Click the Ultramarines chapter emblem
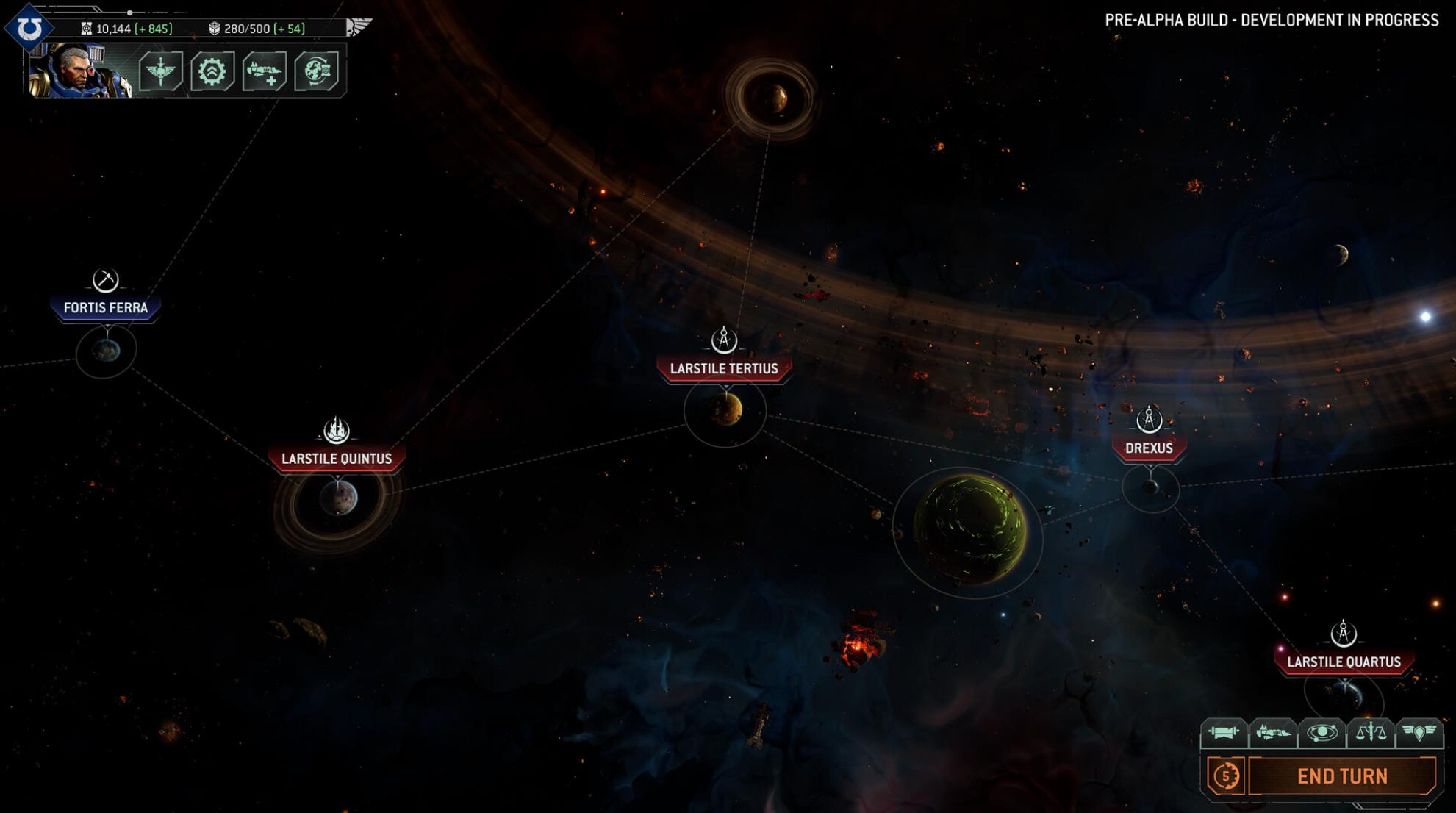 pos(29,28)
